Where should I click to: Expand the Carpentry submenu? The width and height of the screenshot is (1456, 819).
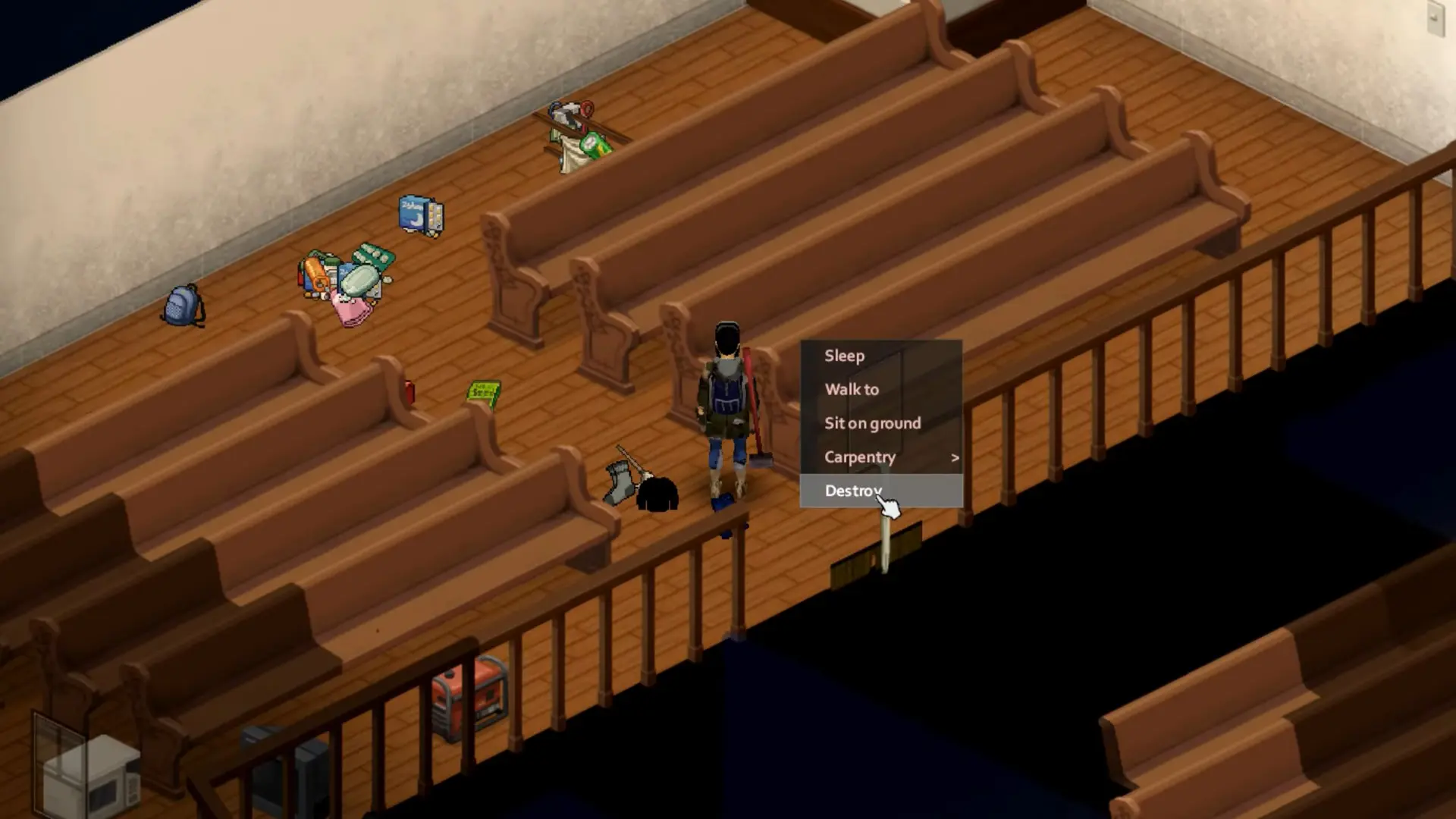point(860,457)
